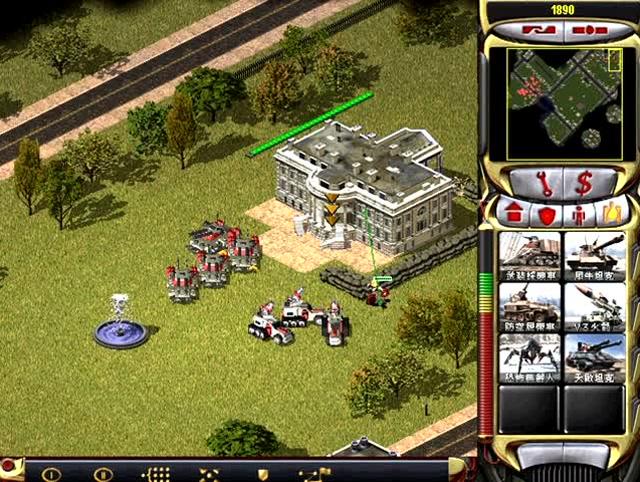Open the diplomacy button above the radar

click(x=537, y=31)
